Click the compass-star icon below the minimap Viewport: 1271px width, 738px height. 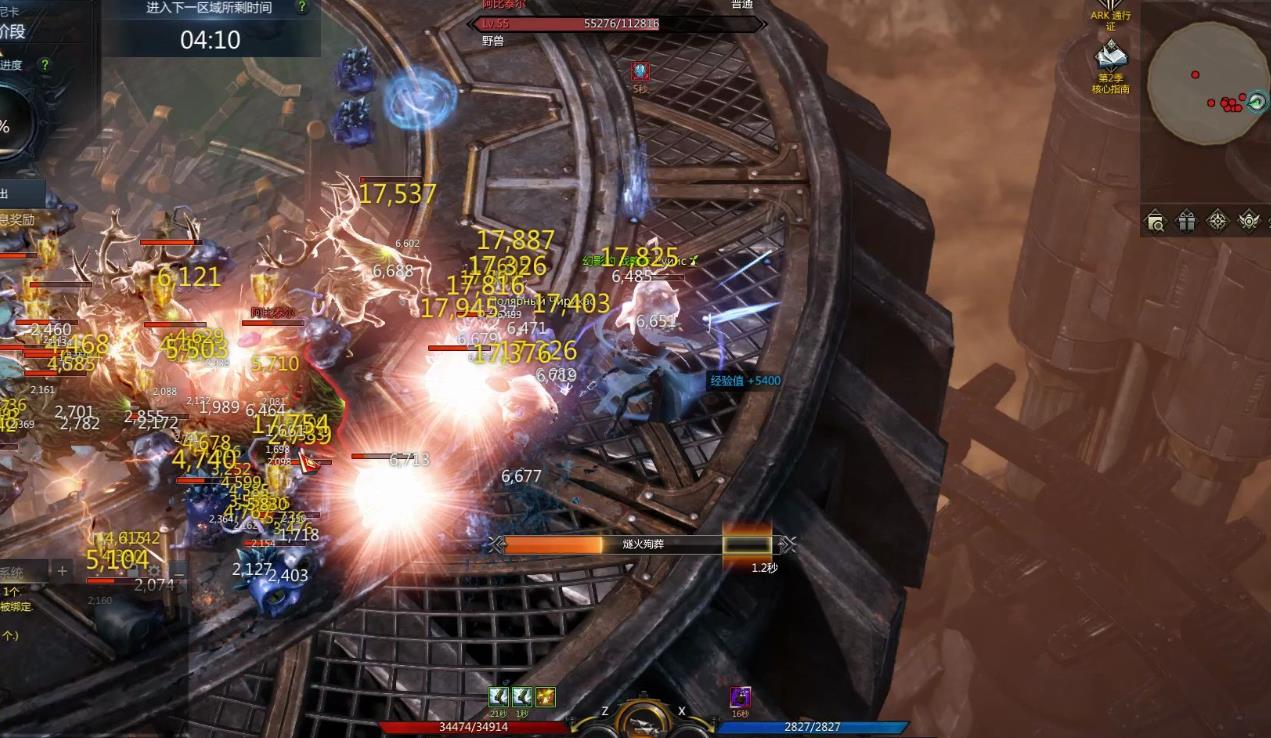[x=1218, y=221]
